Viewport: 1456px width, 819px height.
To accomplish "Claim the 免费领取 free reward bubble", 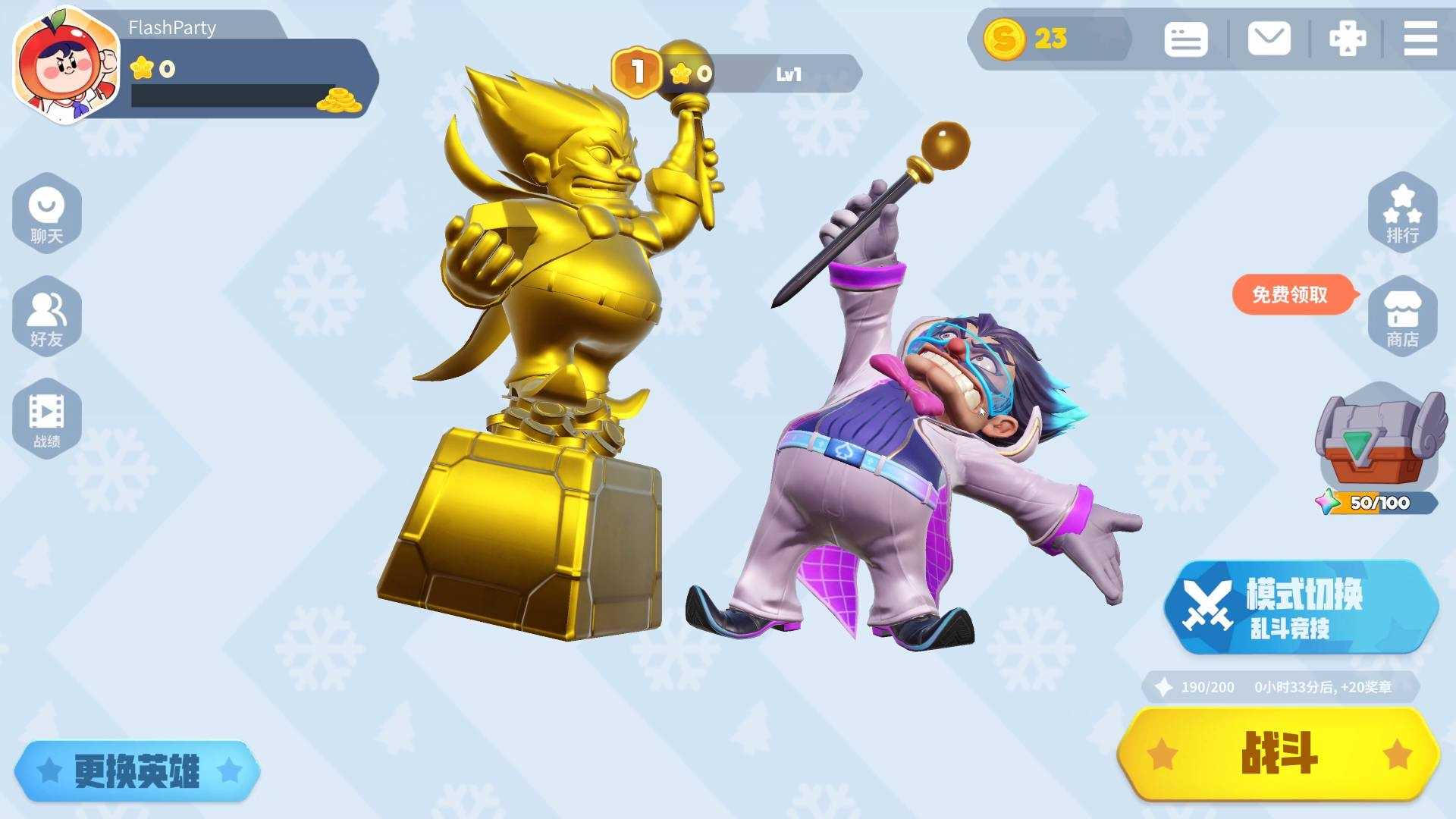I will (1291, 294).
